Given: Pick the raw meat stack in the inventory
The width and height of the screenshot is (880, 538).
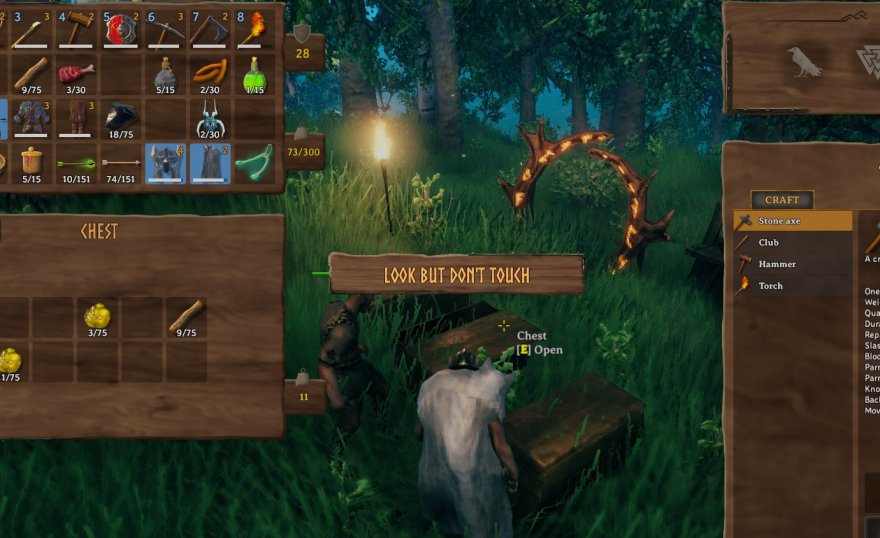Looking at the screenshot, I should click(76, 73).
